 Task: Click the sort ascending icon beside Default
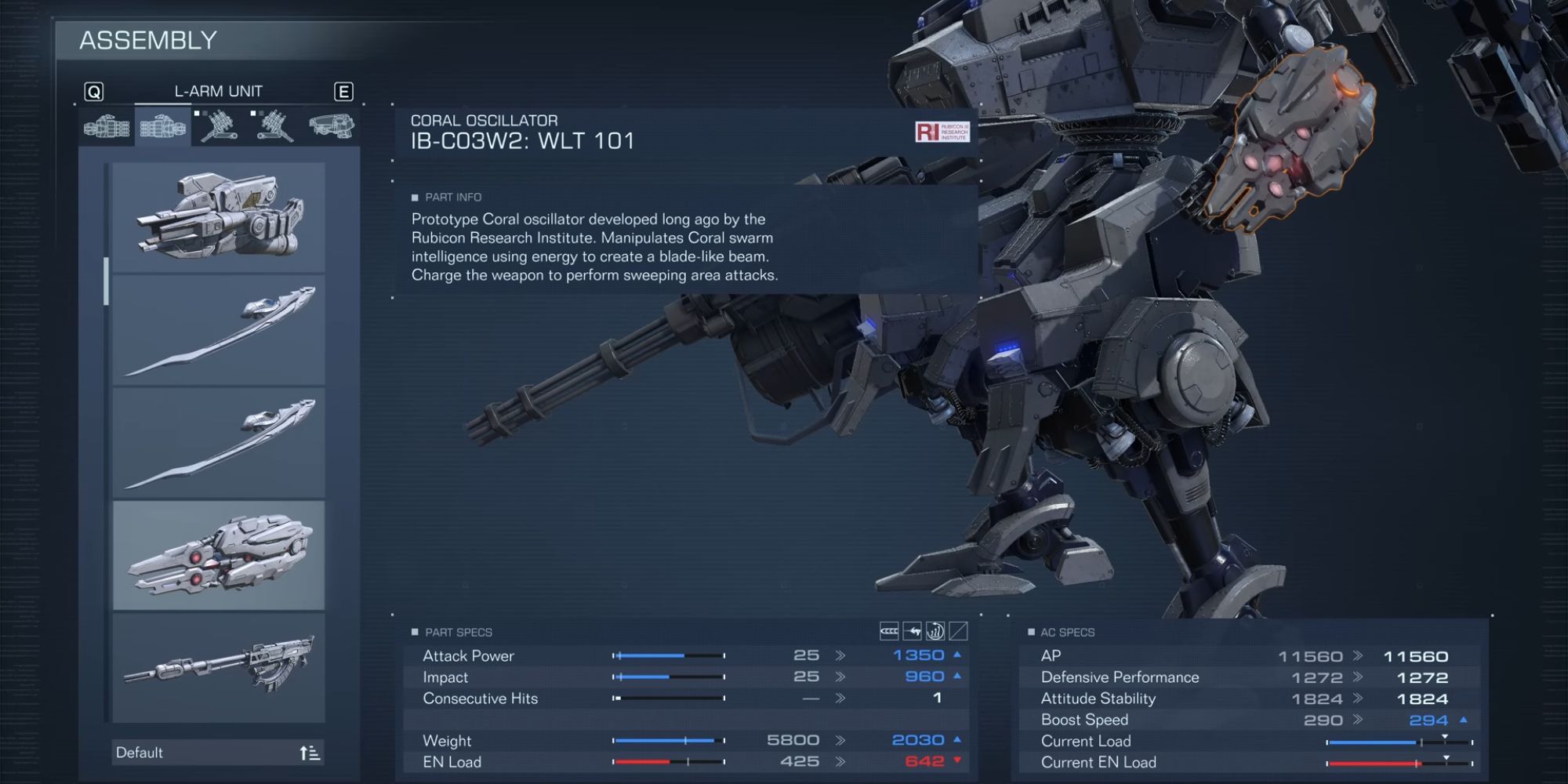pos(312,752)
